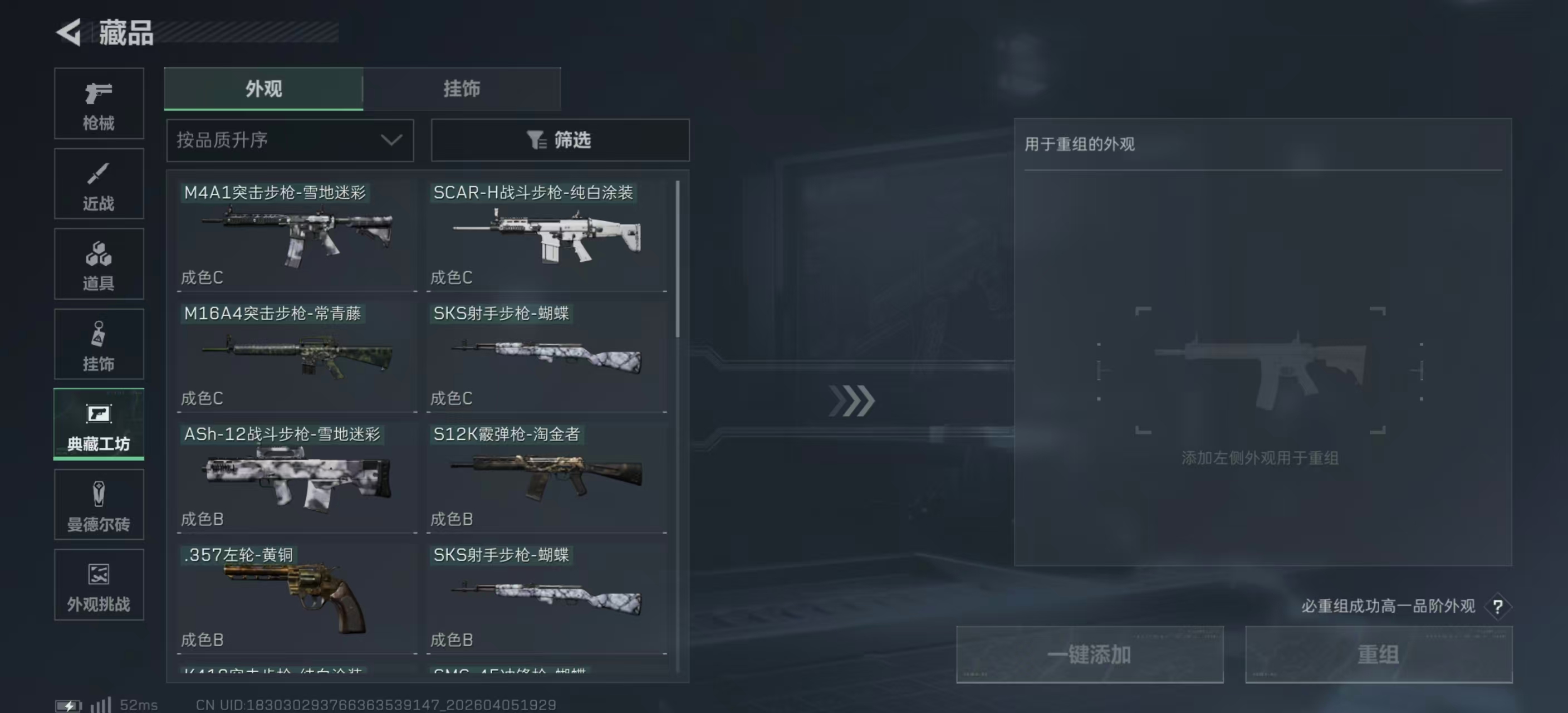Open the 外观挑战 challenge icon
This screenshot has width=1568, height=713.
click(x=99, y=584)
